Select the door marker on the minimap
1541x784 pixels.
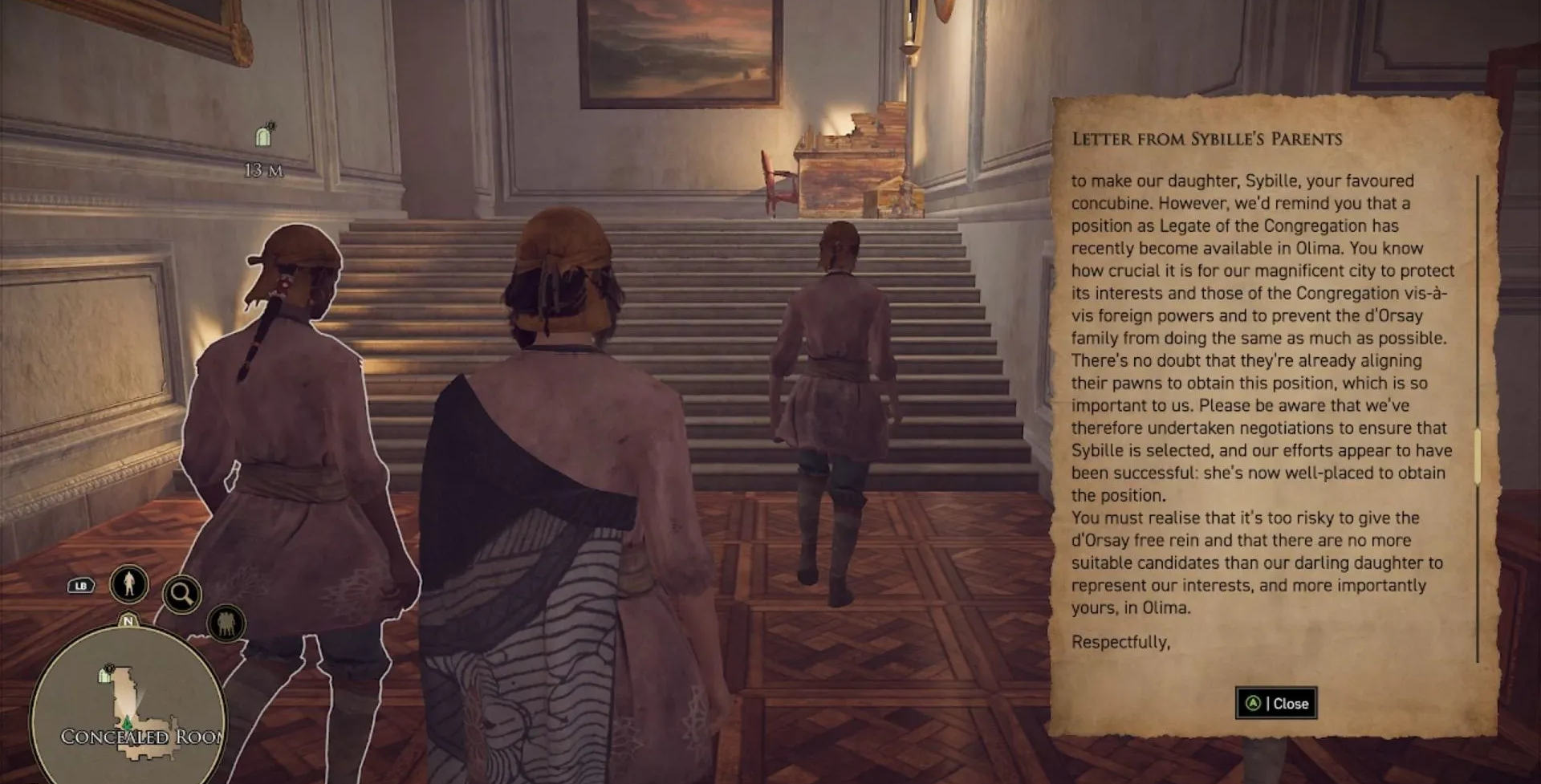click(x=105, y=674)
